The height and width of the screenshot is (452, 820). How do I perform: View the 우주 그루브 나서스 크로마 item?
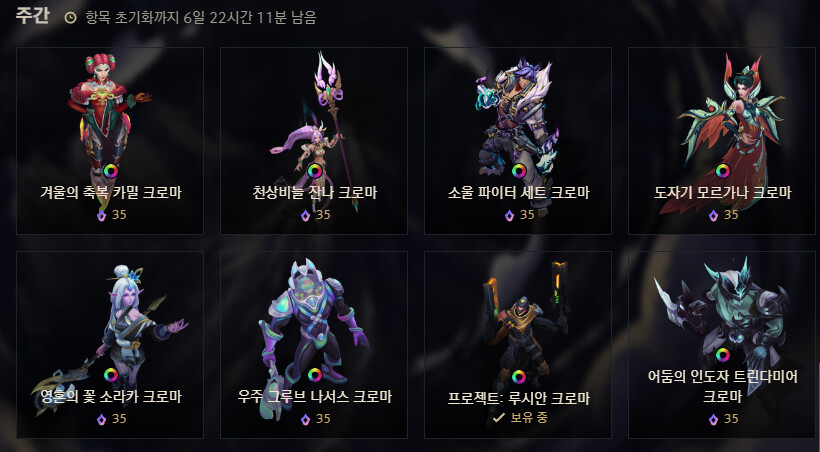tap(314, 344)
